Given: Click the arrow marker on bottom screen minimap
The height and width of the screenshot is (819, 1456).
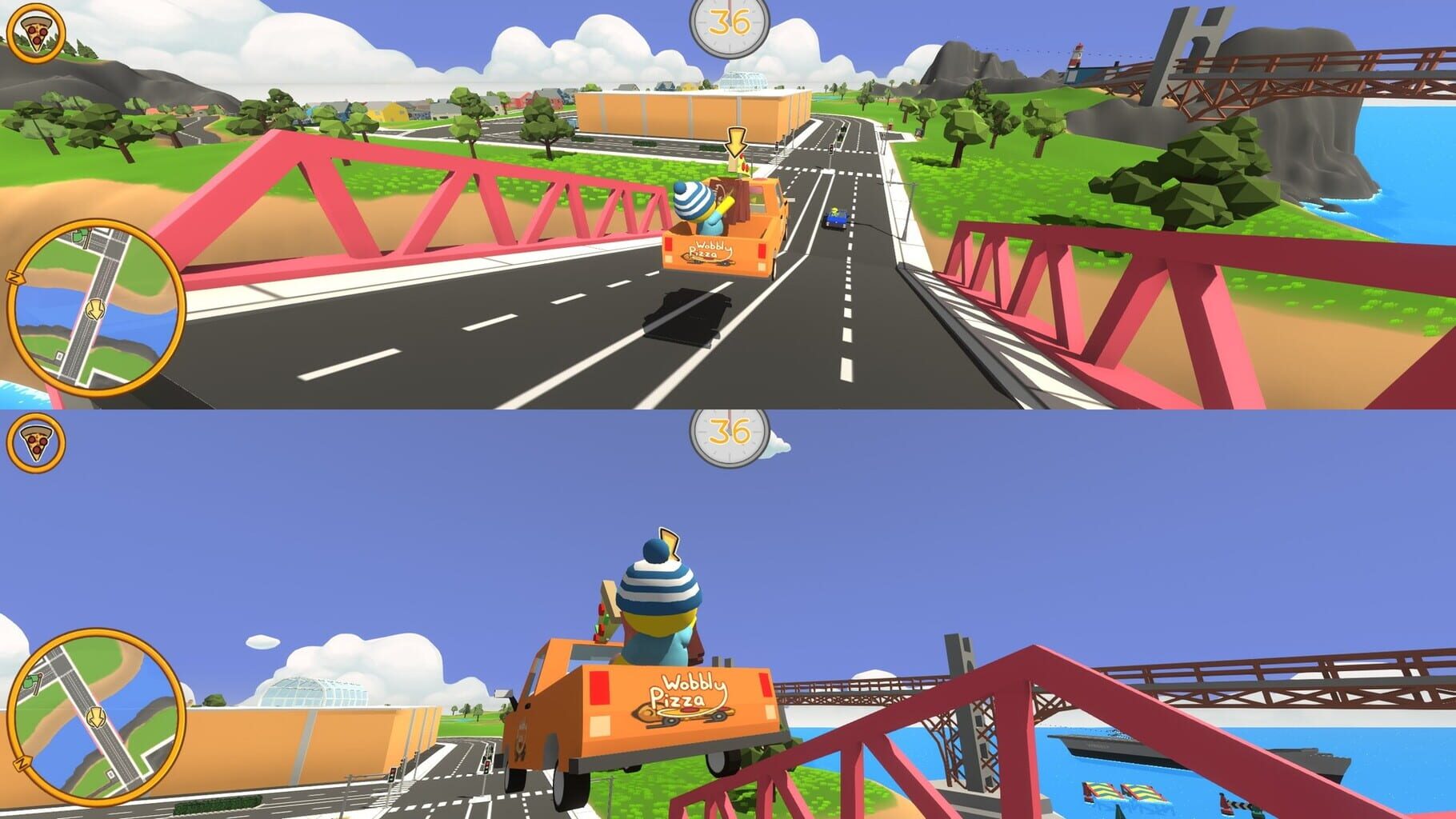Looking at the screenshot, I should point(96,717).
